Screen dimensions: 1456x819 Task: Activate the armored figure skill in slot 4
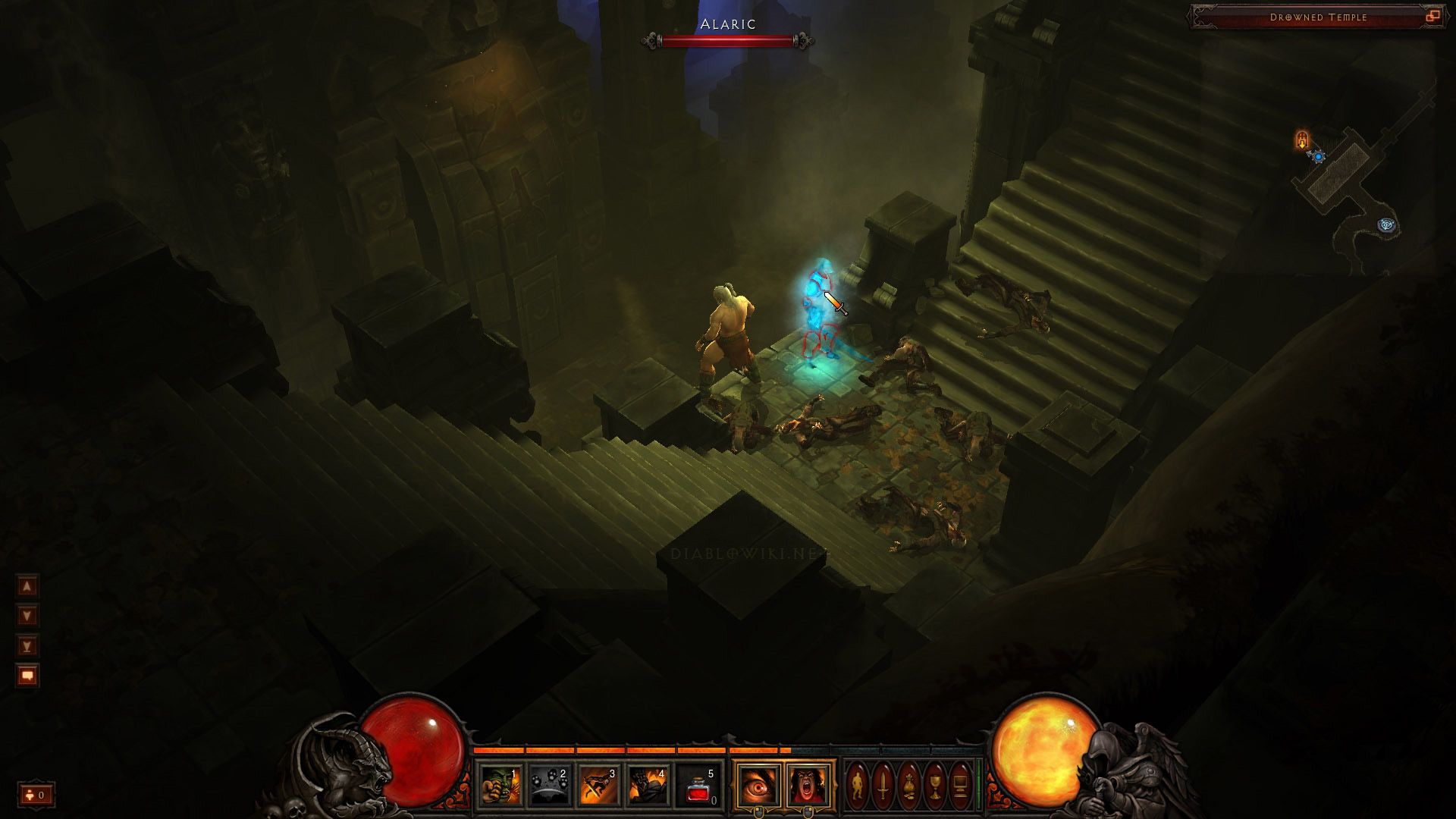(648, 785)
